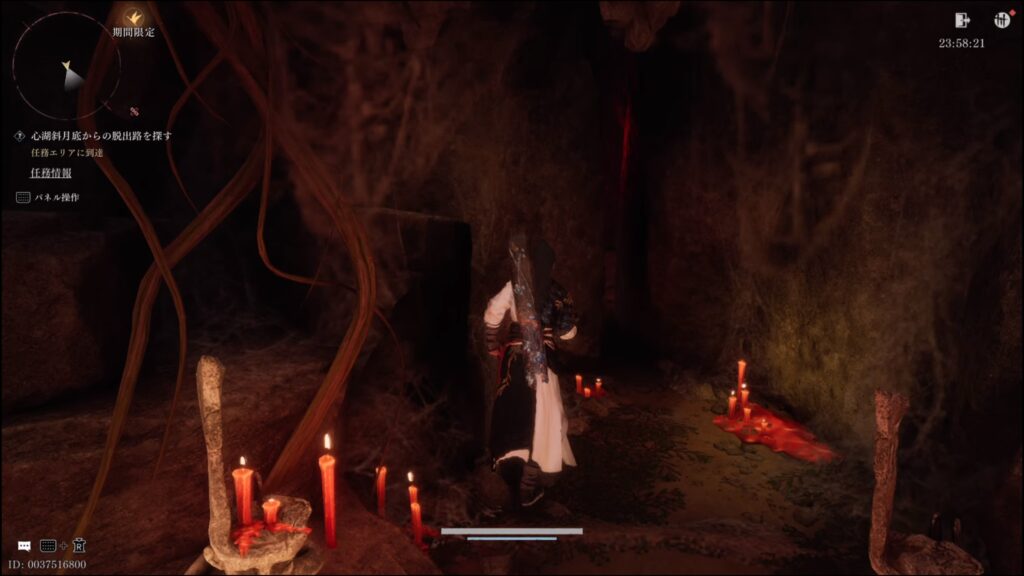Click the 任務情報 quest info link
The image size is (1024, 576).
[x=51, y=172]
